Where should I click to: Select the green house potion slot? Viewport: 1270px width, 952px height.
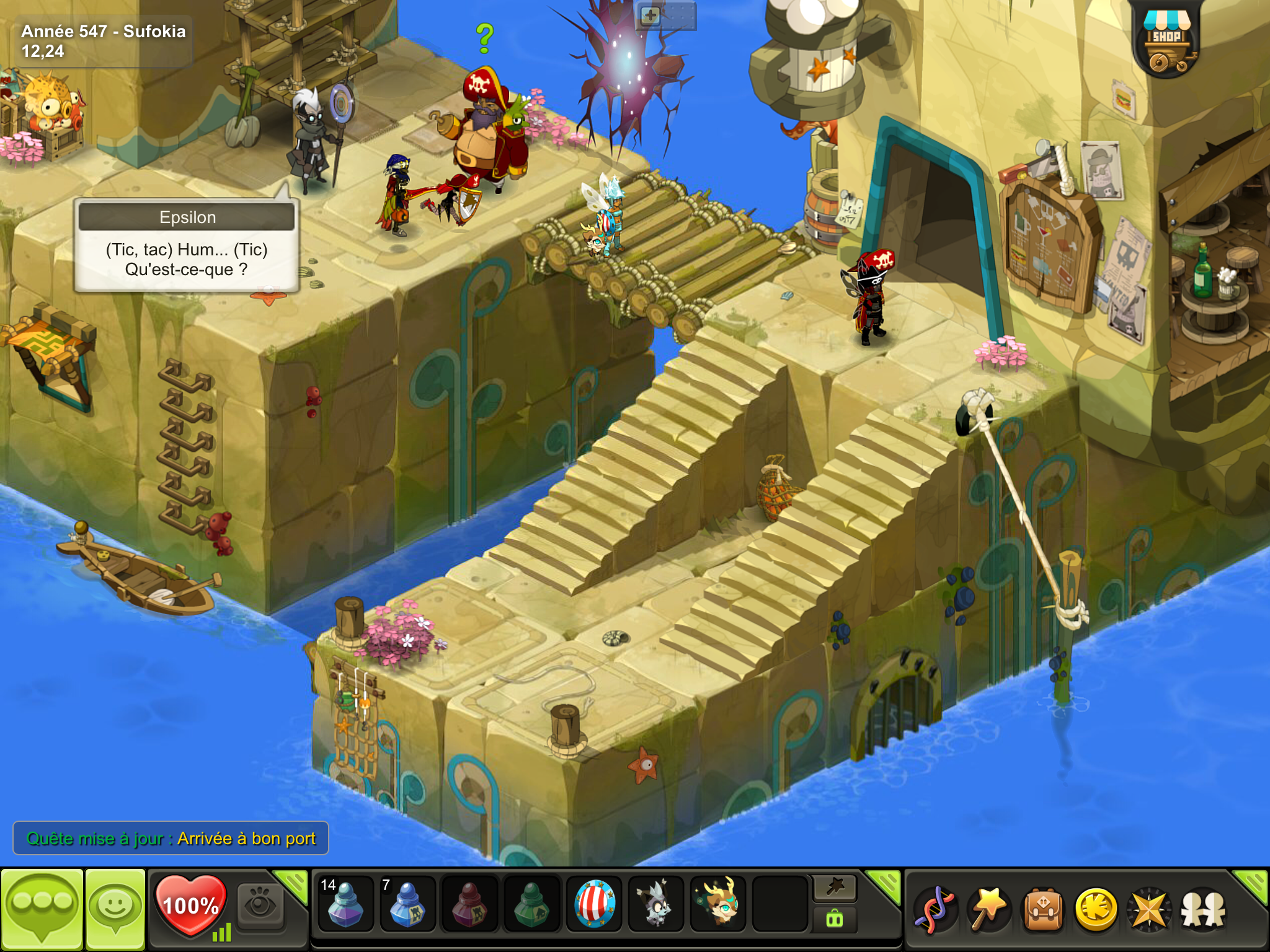coord(531,904)
